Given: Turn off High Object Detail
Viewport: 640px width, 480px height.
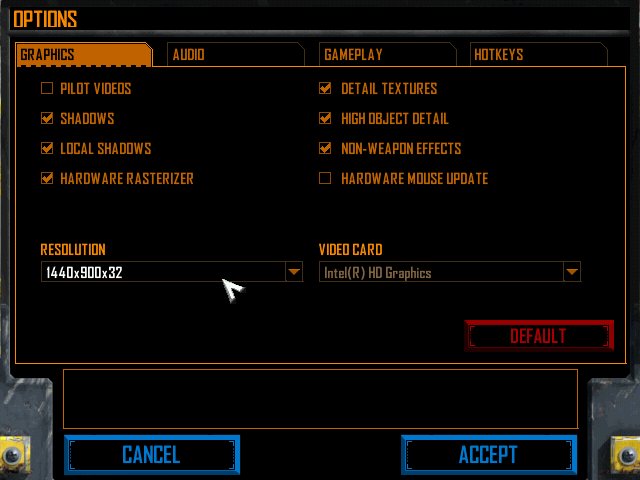Looking at the screenshot, I should point(325,119).
